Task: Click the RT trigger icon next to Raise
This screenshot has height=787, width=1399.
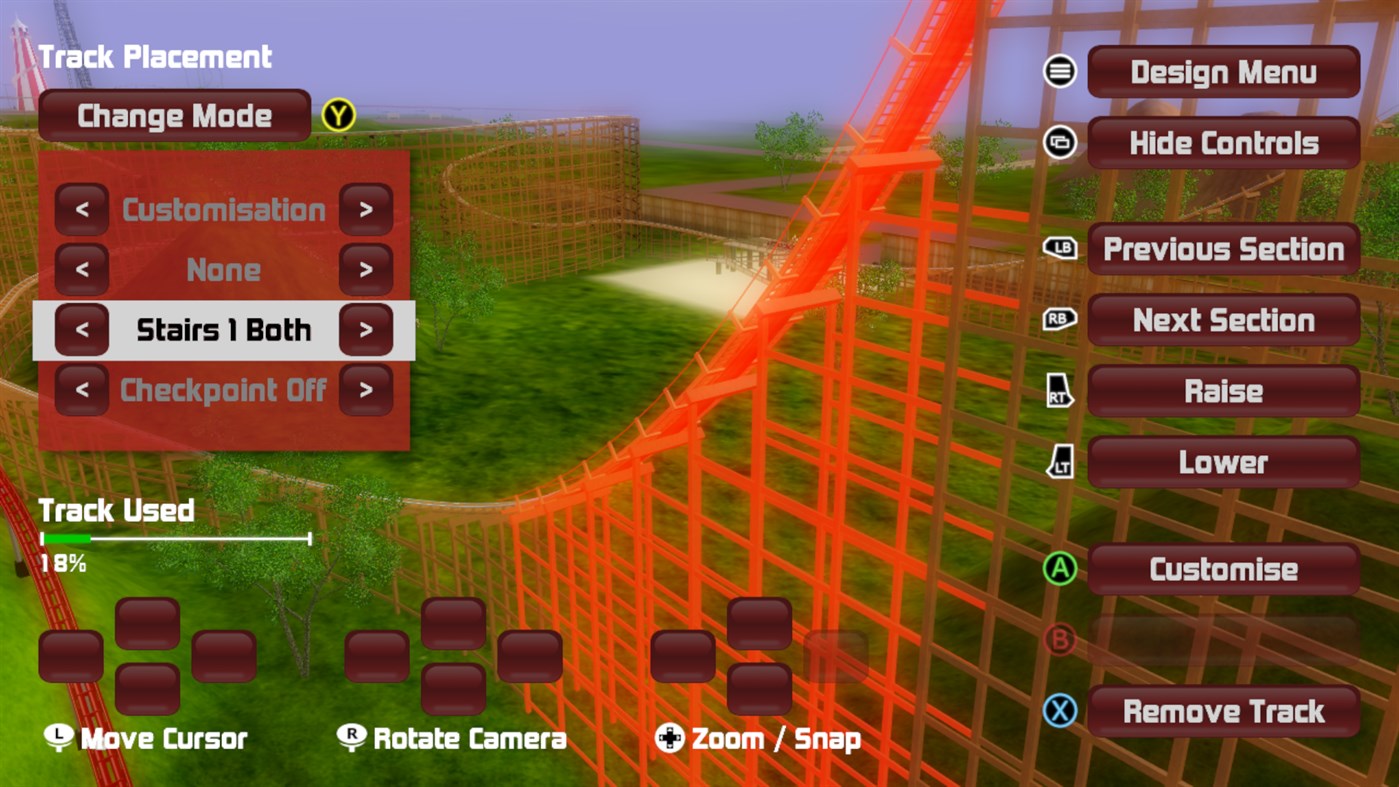Action: (x=1058, y=391)
